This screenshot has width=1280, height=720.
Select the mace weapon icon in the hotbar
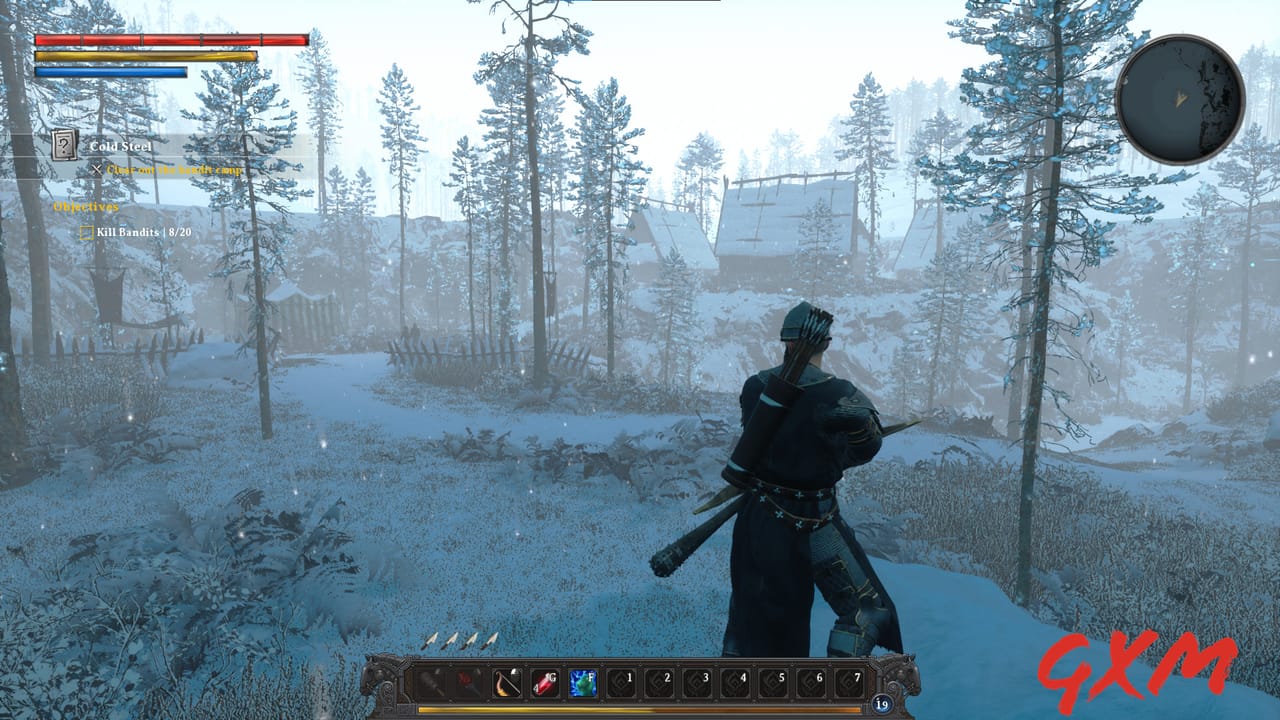pyautogui.click(x=430, y=683)
